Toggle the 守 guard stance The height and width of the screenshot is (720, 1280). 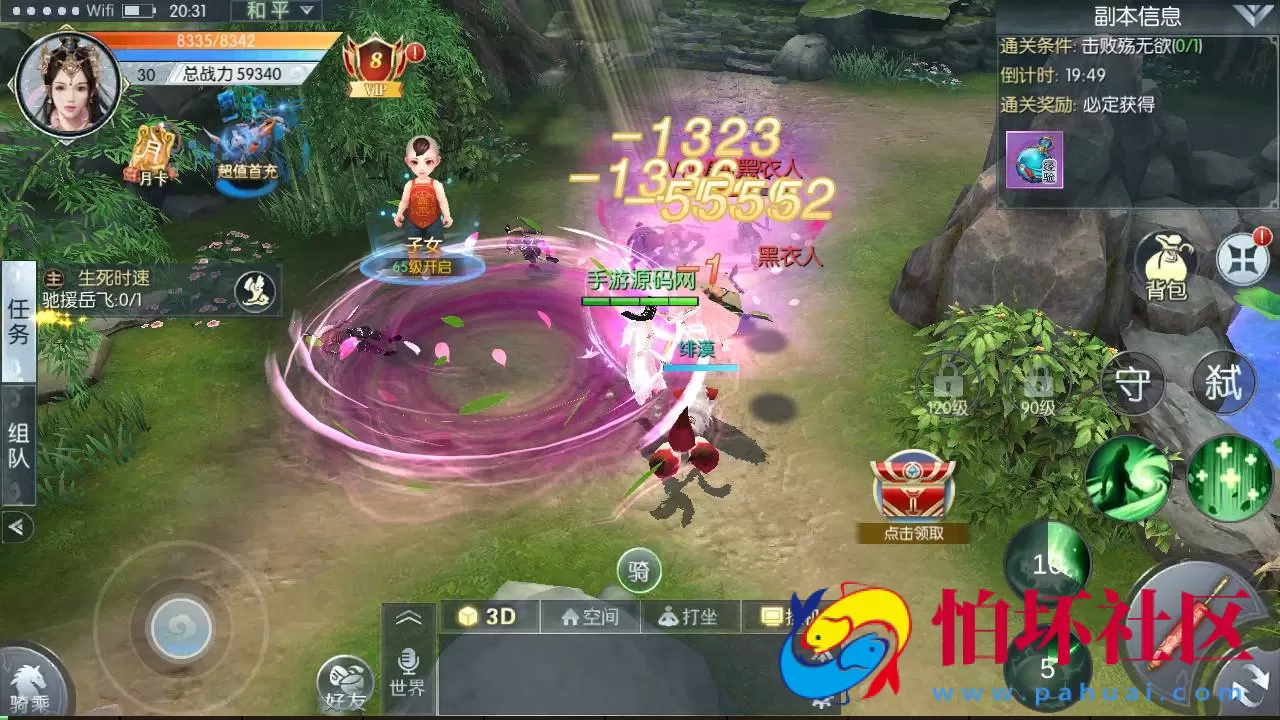(1133, 385)
